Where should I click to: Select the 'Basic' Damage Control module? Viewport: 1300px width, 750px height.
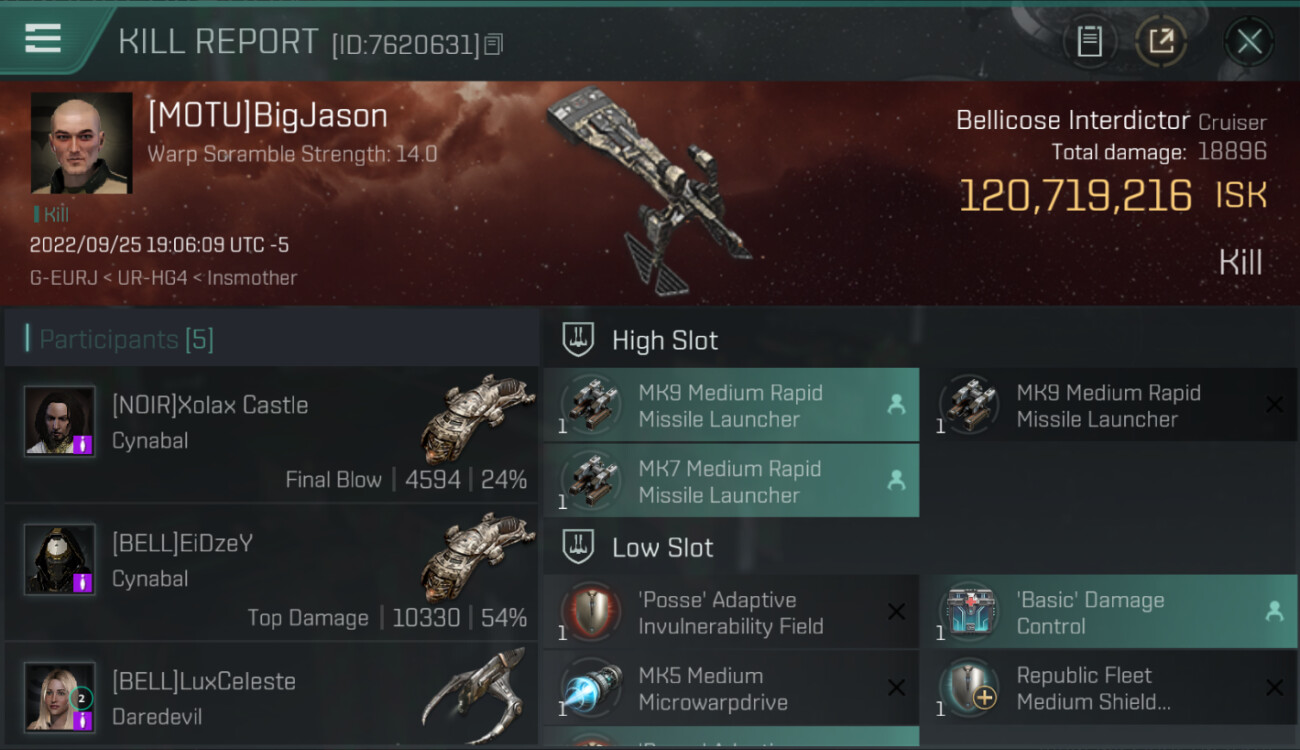point(1108,612)
